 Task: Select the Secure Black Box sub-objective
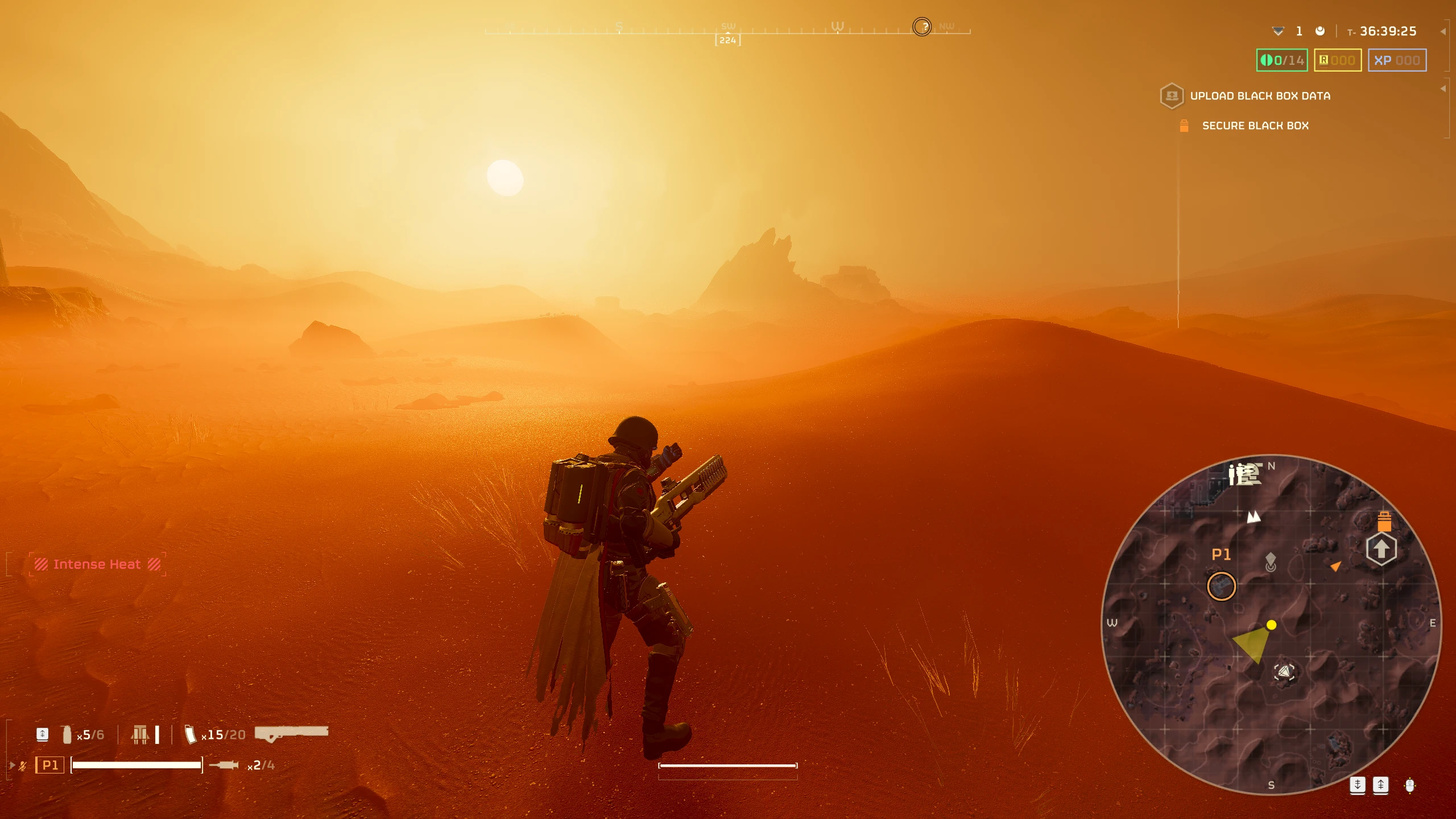[x=1255, y=126]
